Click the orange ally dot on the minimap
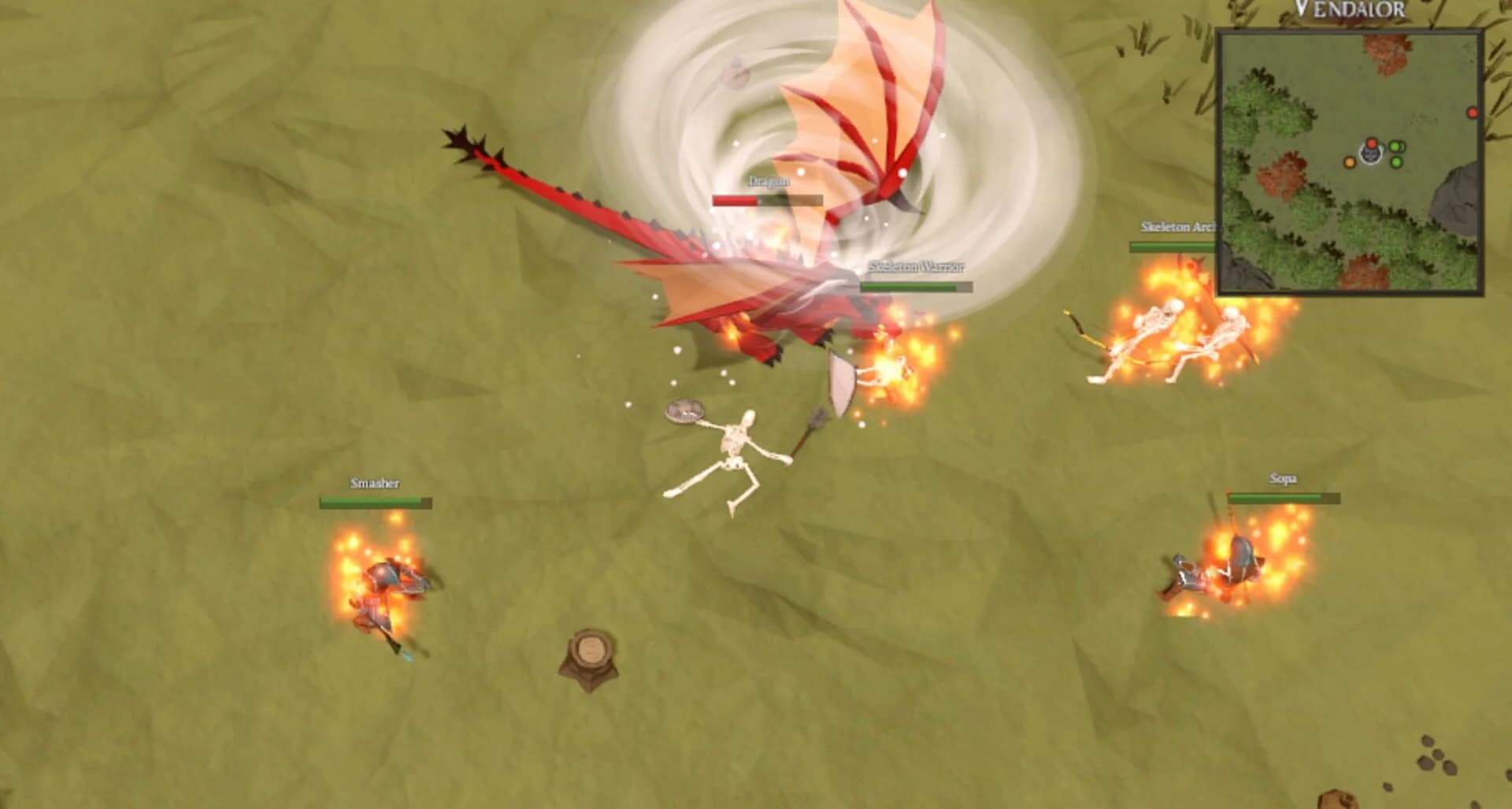The image size is (1512, 809). point(1350,163)
